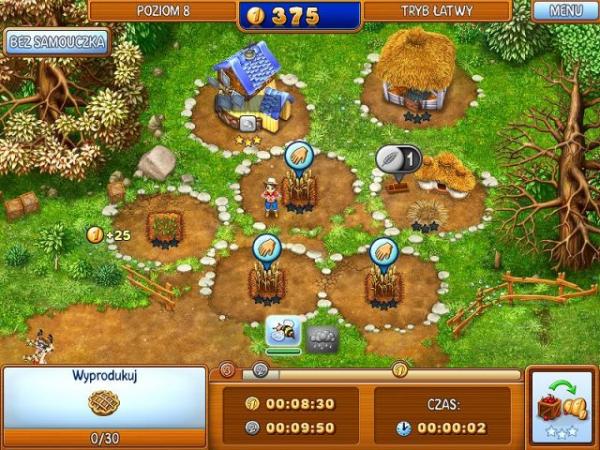
Task: Select the gray rain cloud bonus
Action: point(322,336)
